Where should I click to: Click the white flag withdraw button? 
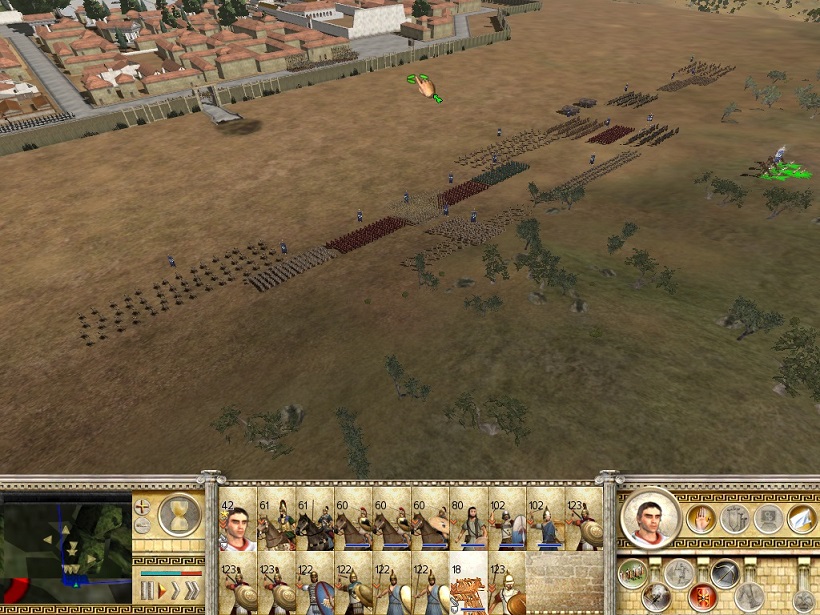coord(800,518)
